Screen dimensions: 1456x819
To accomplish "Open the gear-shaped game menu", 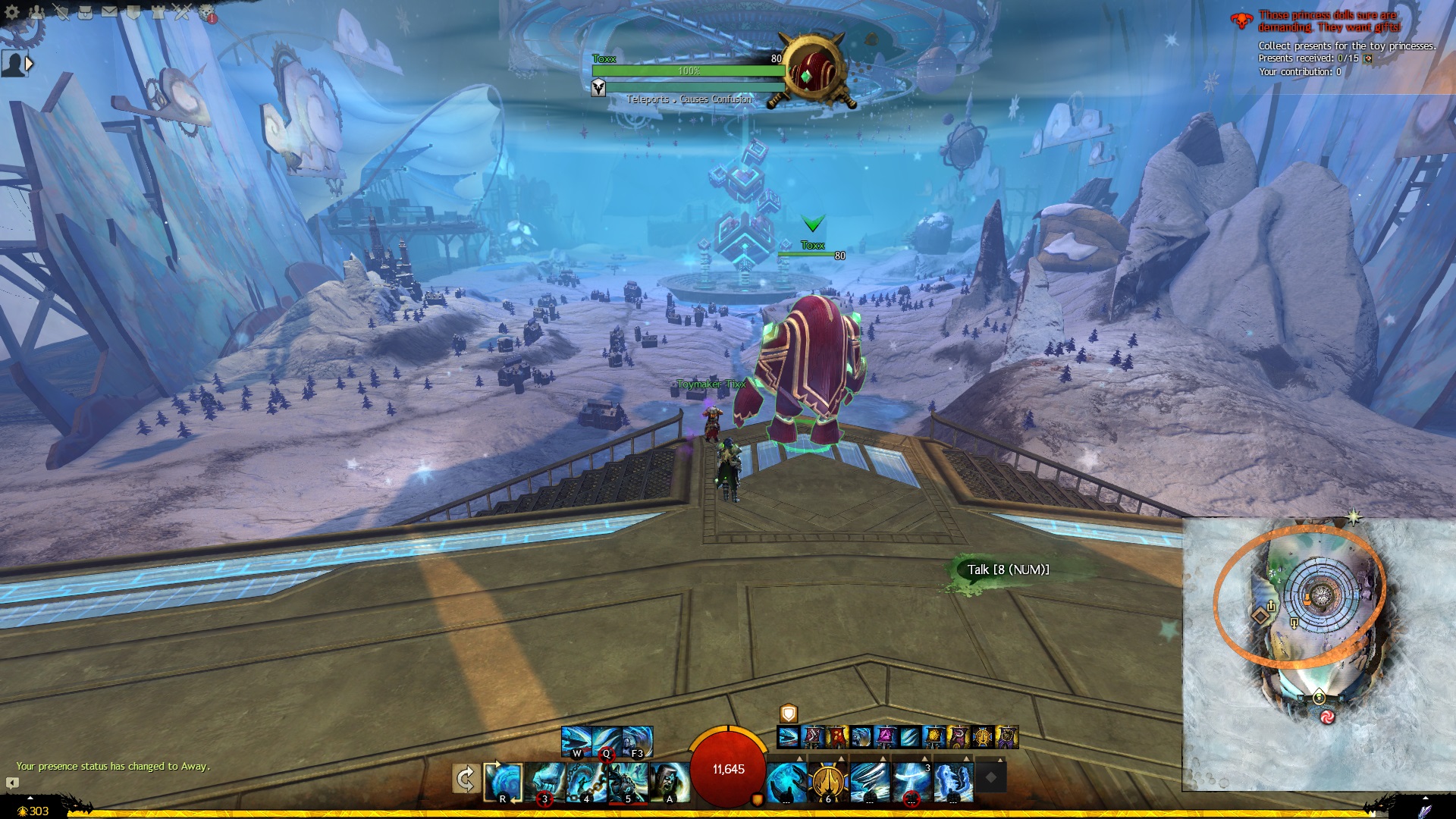I will click(12, 12).
